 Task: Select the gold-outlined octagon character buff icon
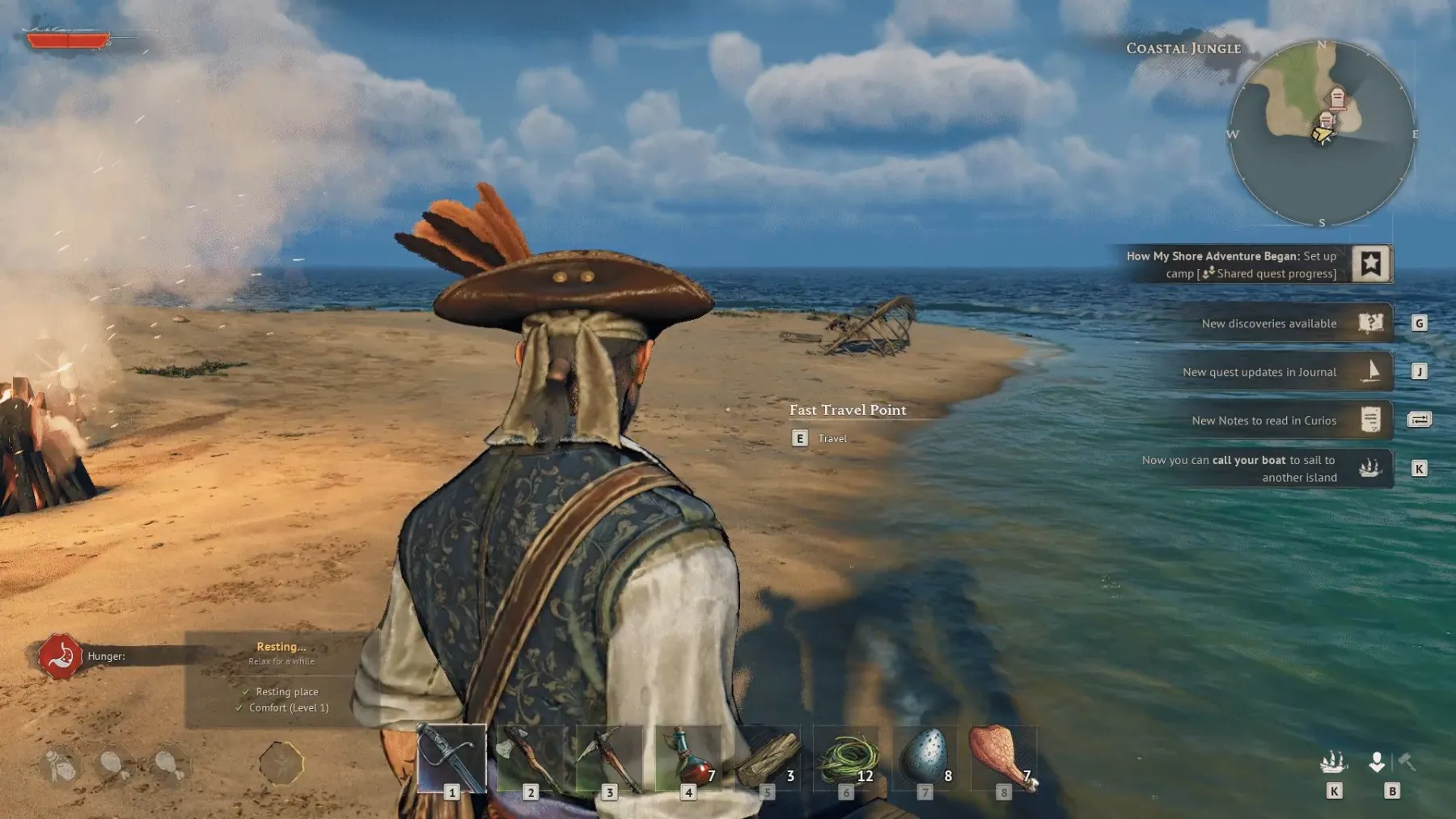281,763
